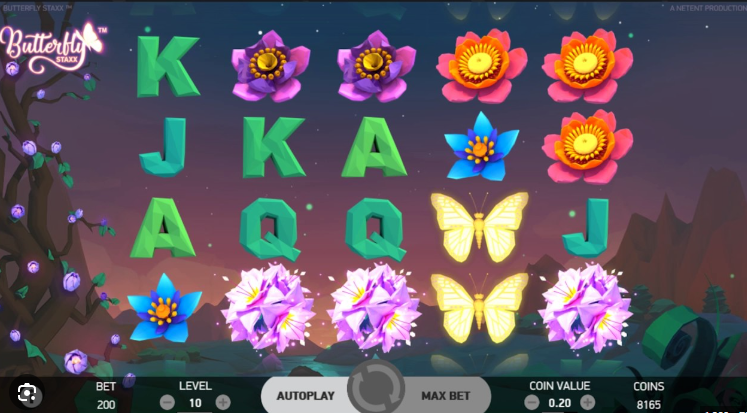Lower the coin value
This screenshot has width=747, height=413.
(x=531, y=402)
